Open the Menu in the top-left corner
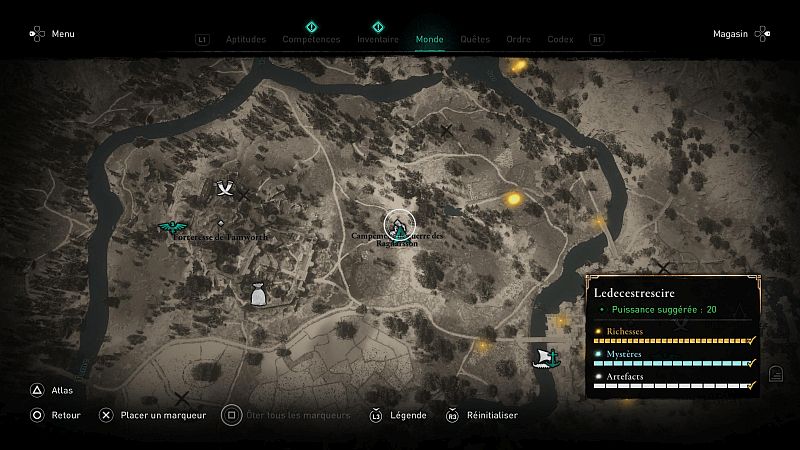The width and height of the screenshot is (800, 450). tap(52, 34)
